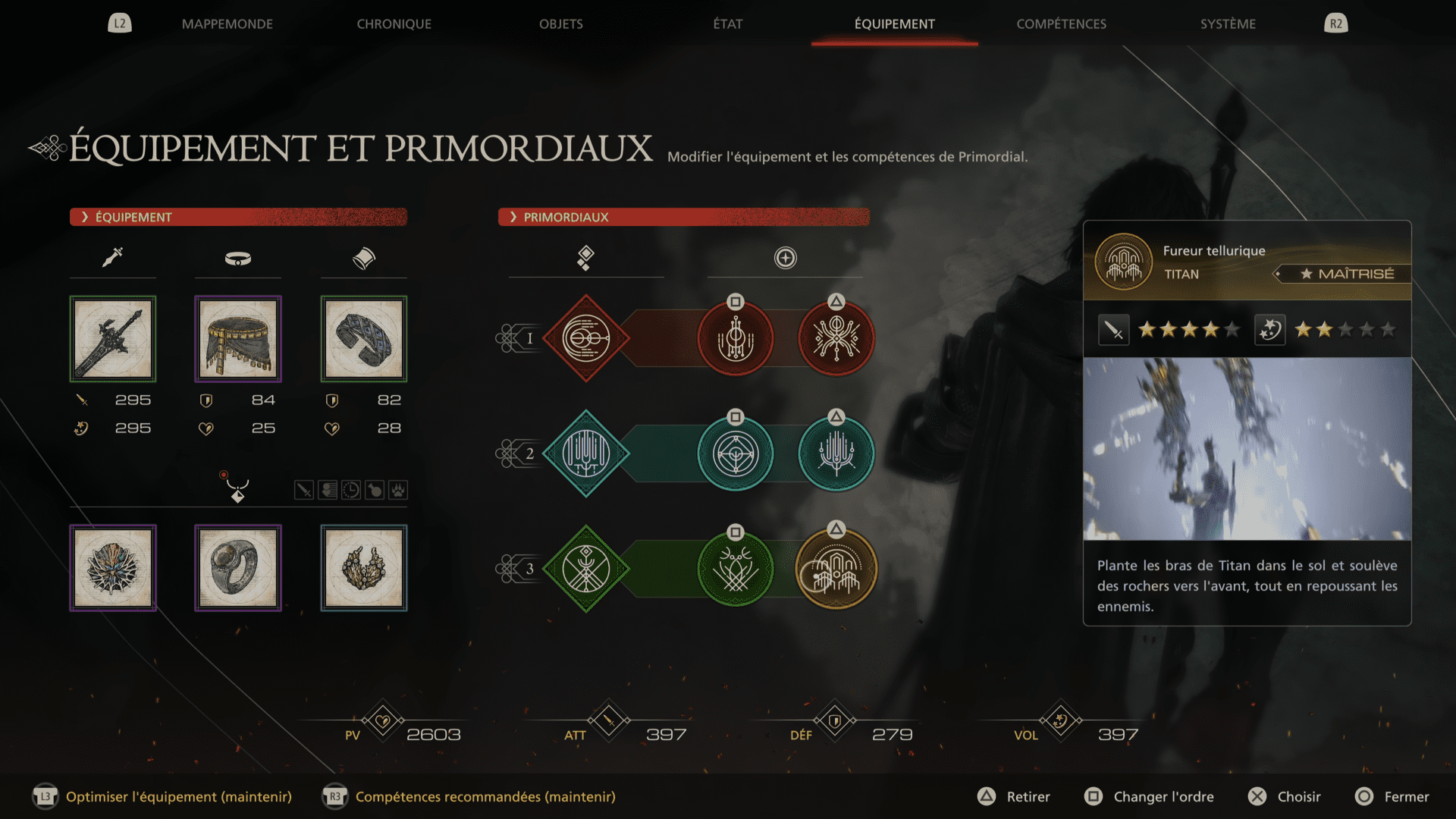
Task: Select the teal Eikon diamond in slot 2
Action: 586,453
